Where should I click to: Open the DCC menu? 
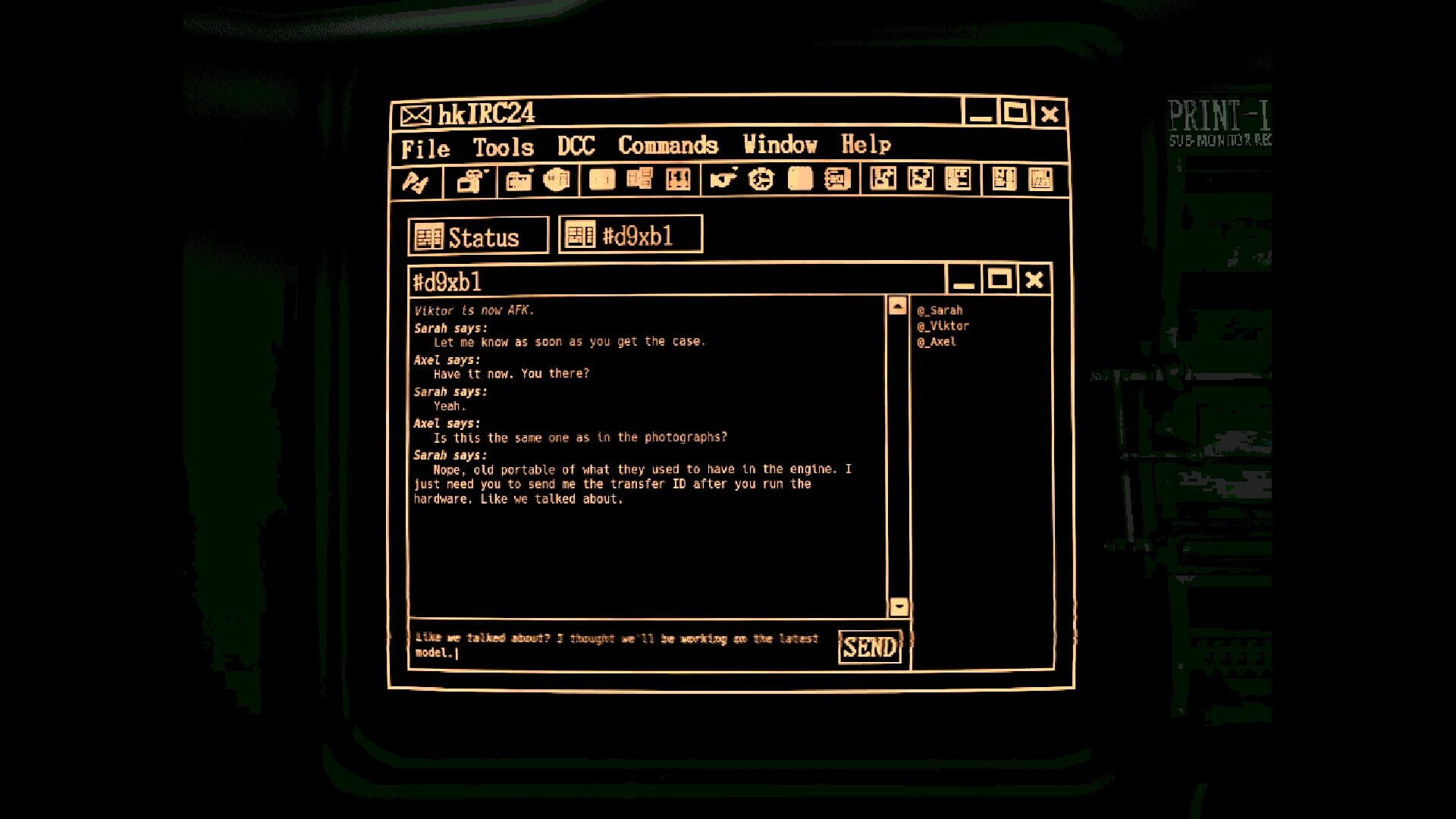(577, 146)
